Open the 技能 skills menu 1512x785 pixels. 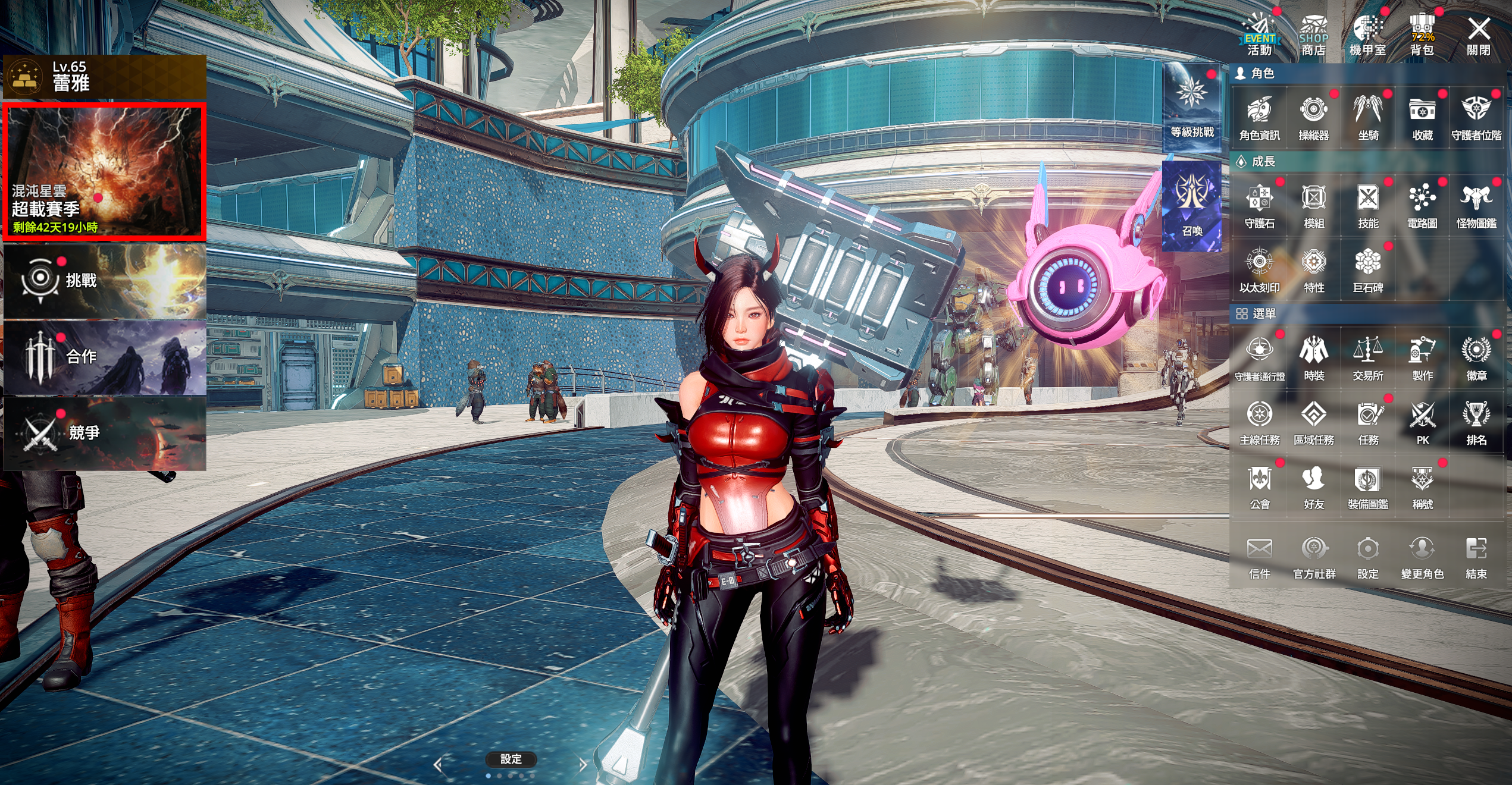pyautogui.click(x=1368, y=206)
